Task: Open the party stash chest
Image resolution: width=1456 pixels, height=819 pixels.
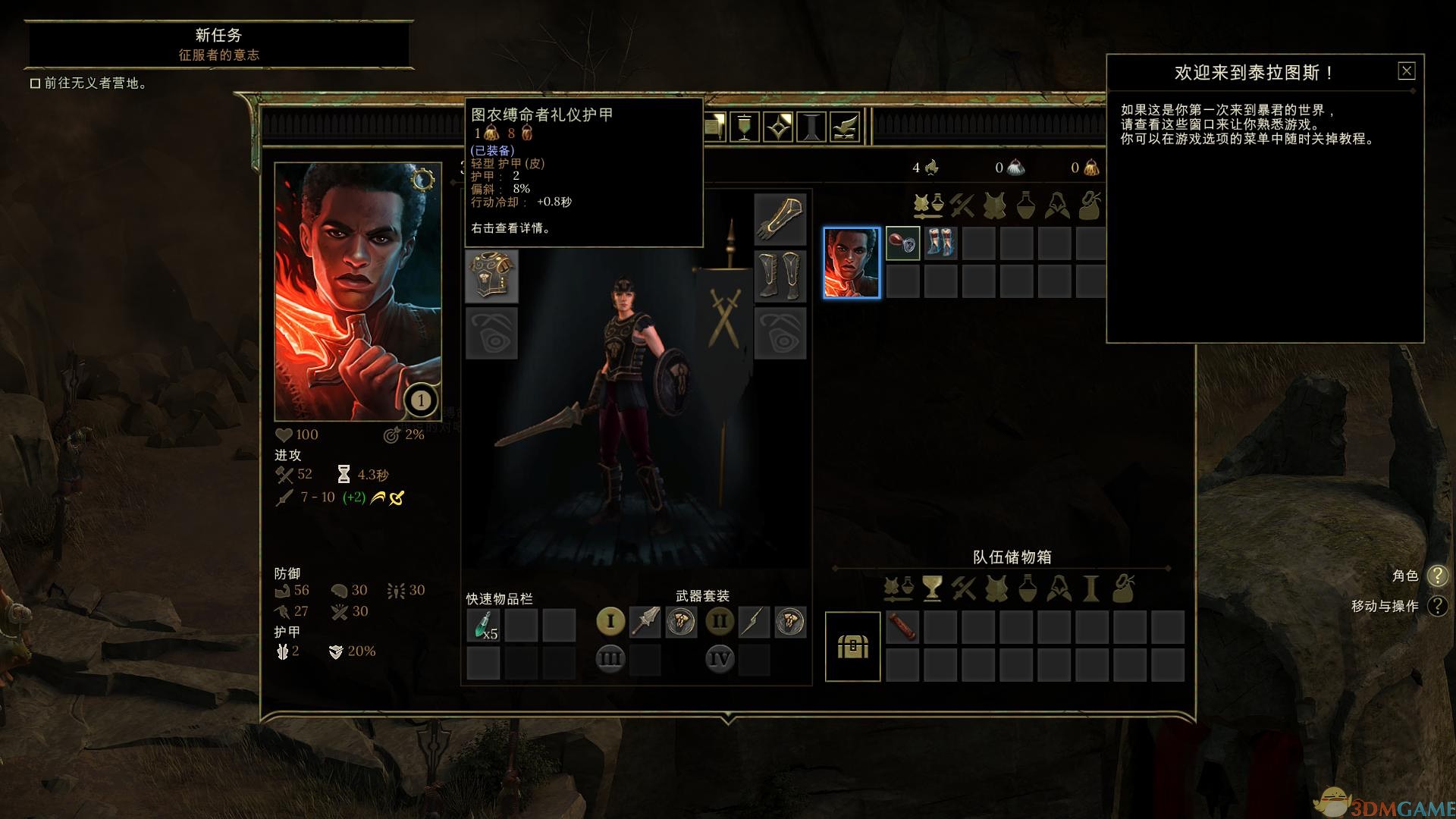Action: pyautogui.click(x=852, y=646)
